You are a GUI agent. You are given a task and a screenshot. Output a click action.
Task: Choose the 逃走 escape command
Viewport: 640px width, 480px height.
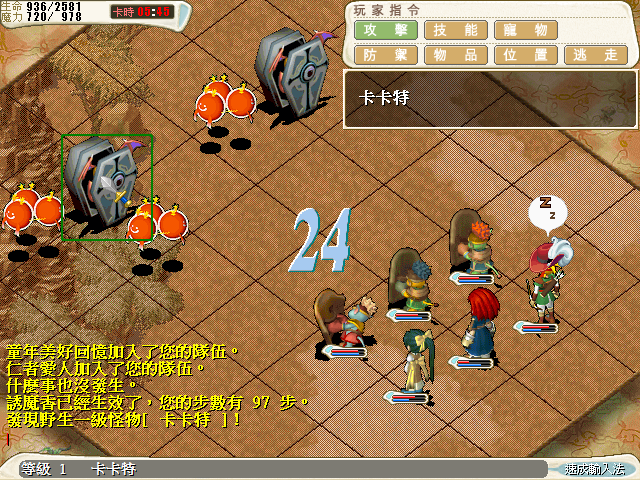click(595, 55)
